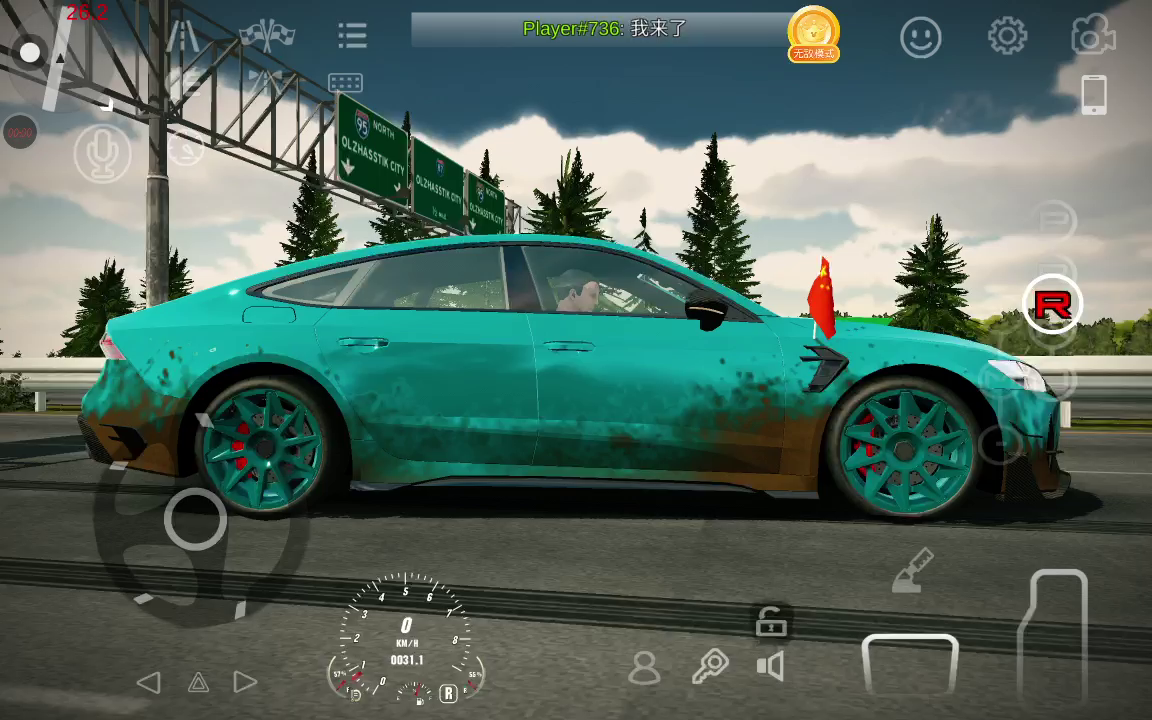This screenshot has width=1152, height=720.
Task: Activate the left turn signal
Action: tap(148, 683)
